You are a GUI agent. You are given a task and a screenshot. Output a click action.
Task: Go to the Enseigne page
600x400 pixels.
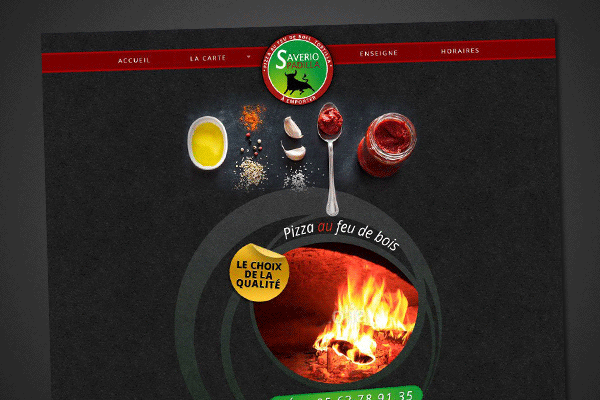(377, 51)
